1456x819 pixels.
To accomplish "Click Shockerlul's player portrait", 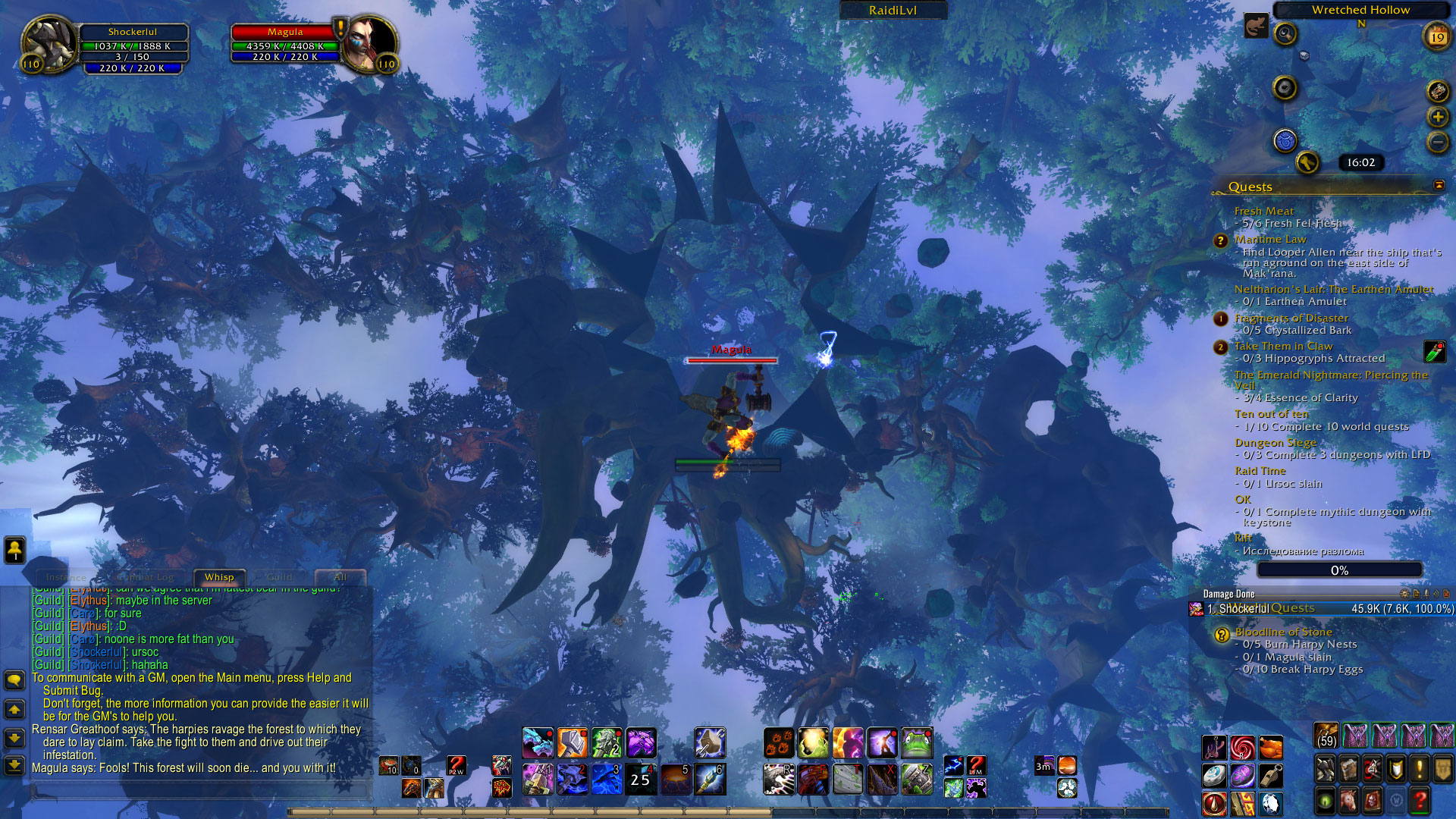I will coord(49,42).
